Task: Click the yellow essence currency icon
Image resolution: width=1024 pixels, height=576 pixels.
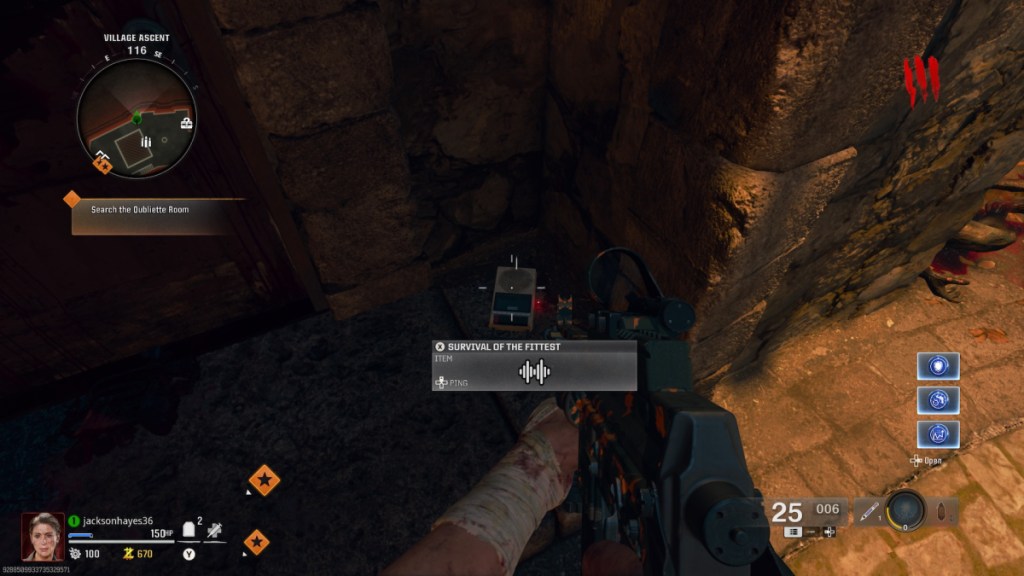Action: coord(128,553)
